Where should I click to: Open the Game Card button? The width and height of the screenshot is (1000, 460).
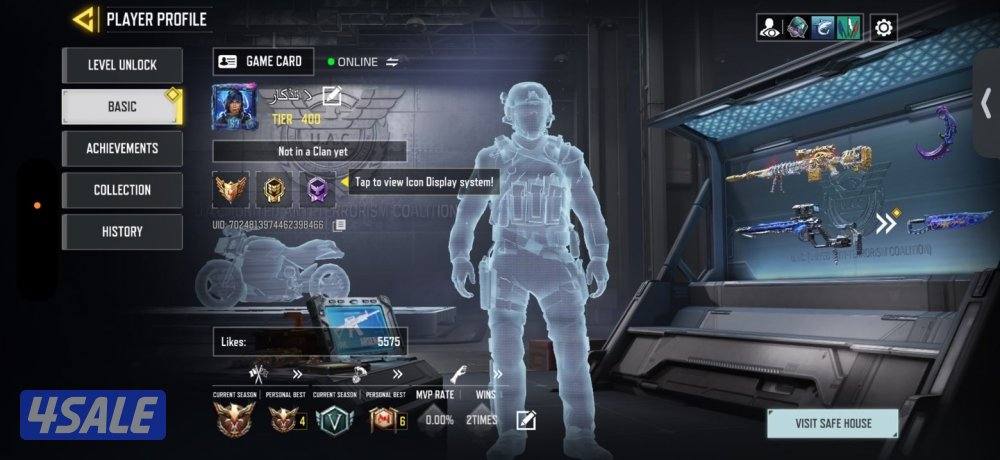click(263, 62)
